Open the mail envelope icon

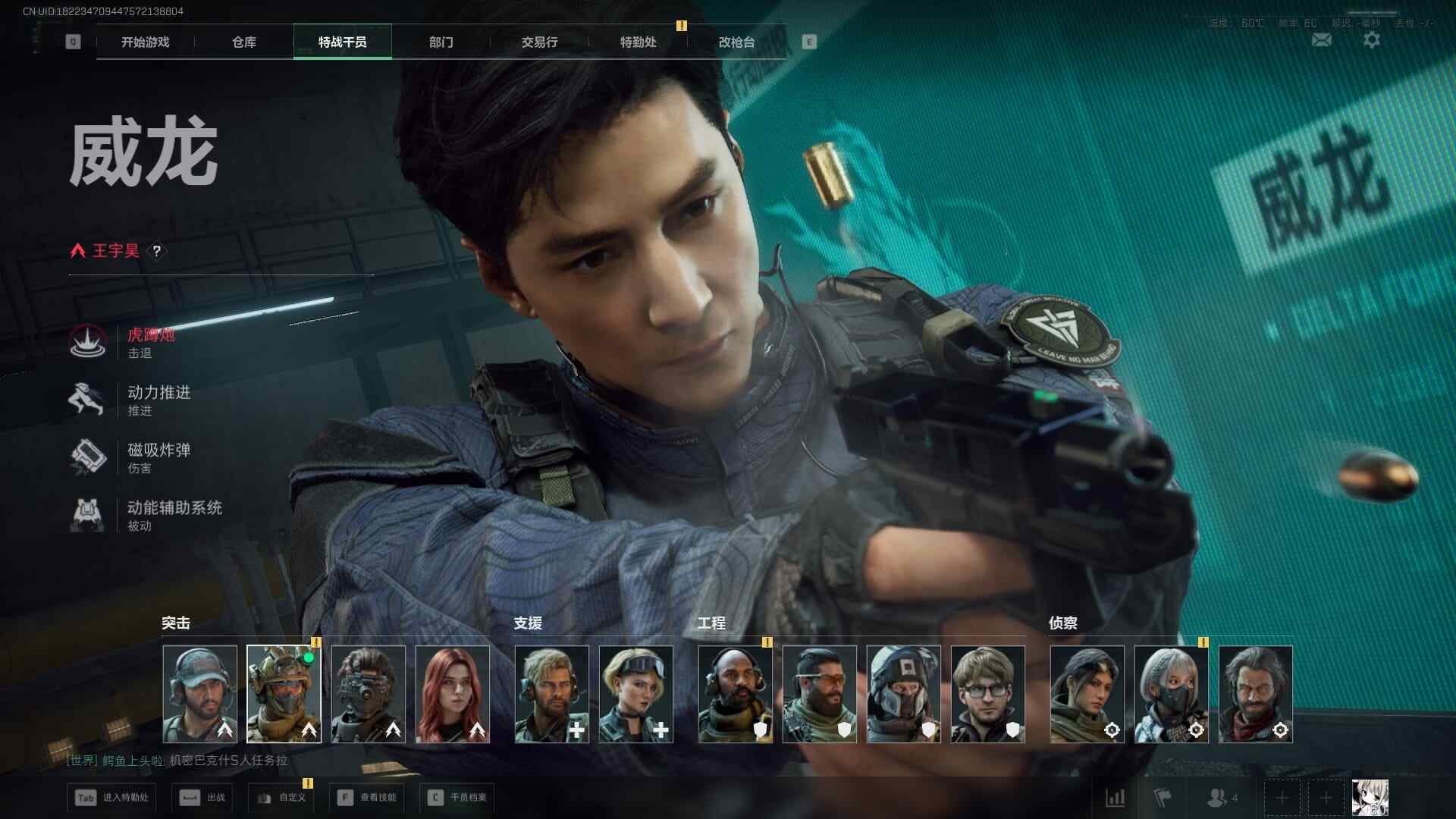pos(1321,39)
